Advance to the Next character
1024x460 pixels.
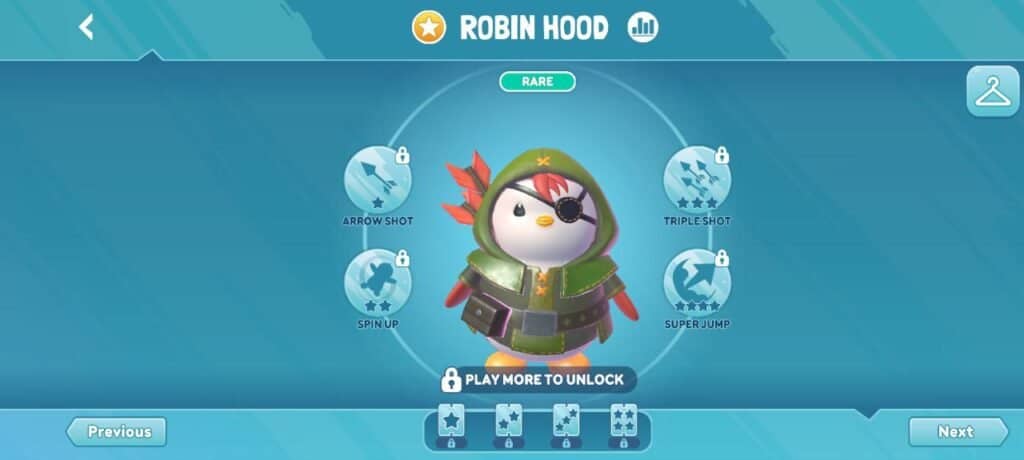957,432
